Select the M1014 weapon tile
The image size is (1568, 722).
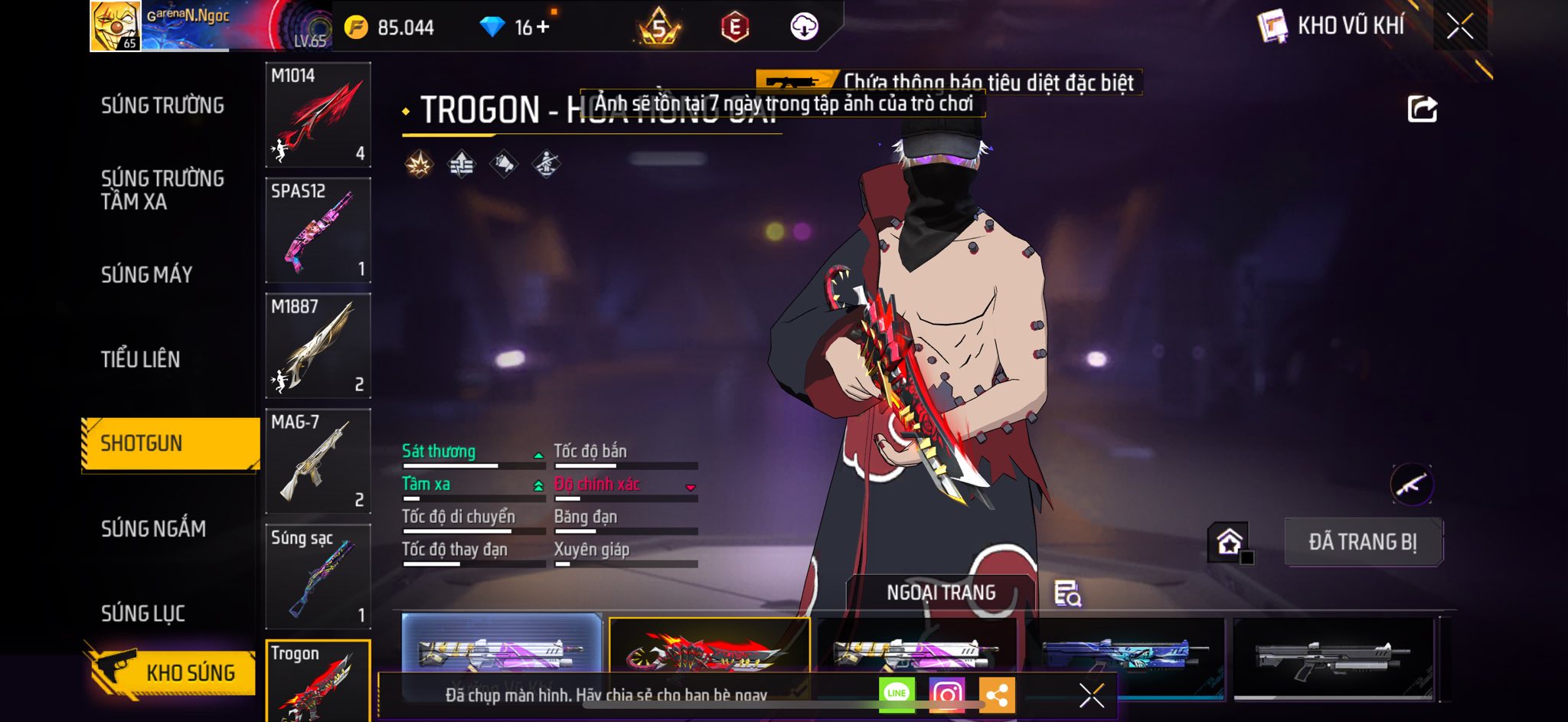[318, 115]
